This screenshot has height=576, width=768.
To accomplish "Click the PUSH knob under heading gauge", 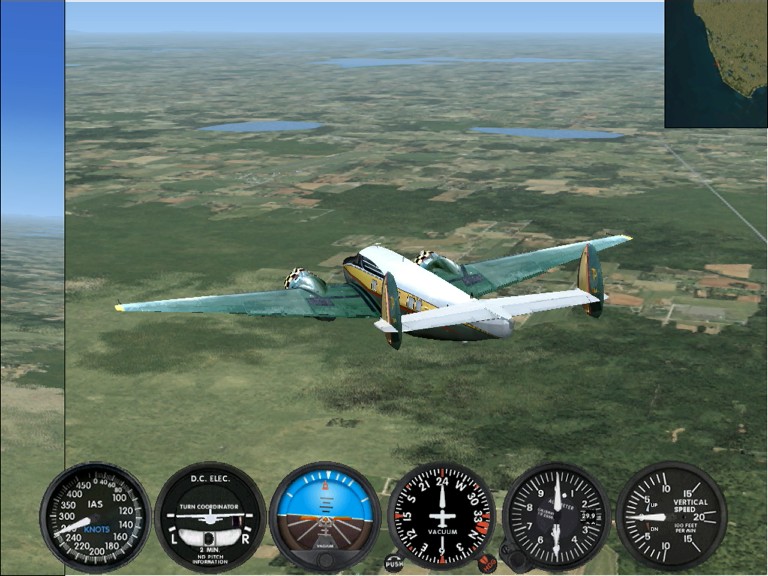I will click(394, 563).
